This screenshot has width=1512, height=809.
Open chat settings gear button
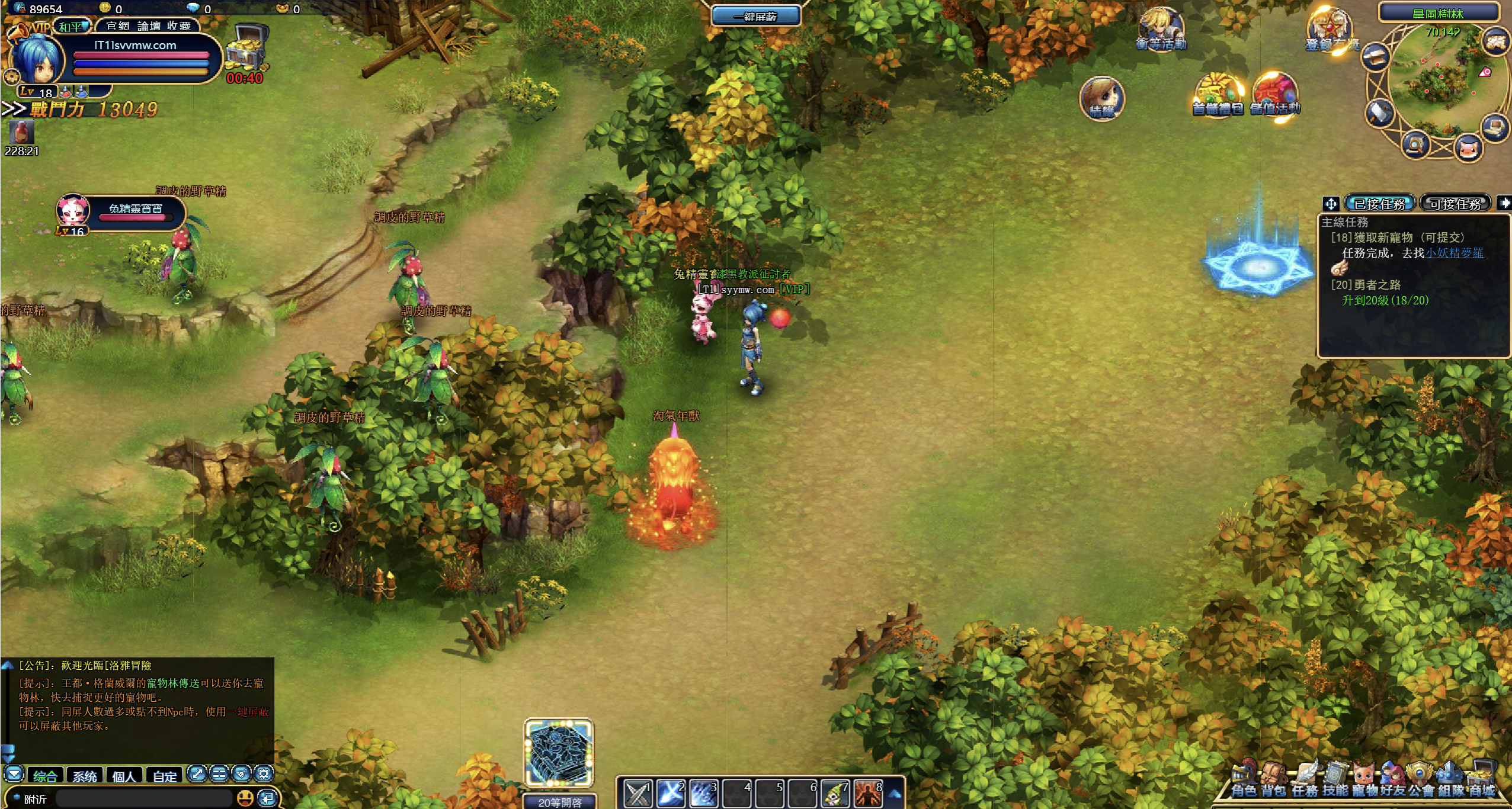[x=264, y=773]
